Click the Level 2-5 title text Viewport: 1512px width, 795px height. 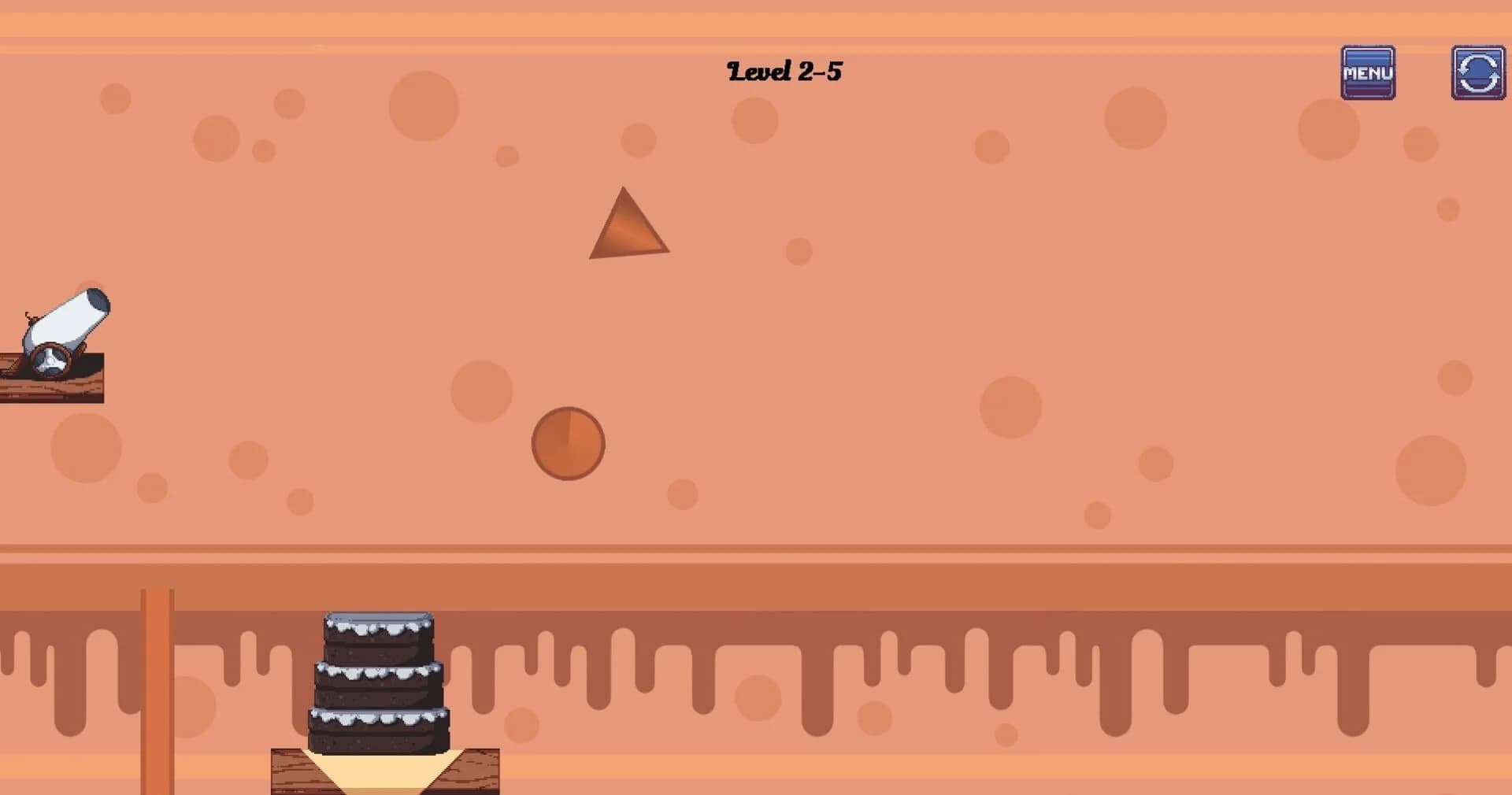[x=784, y=71]
